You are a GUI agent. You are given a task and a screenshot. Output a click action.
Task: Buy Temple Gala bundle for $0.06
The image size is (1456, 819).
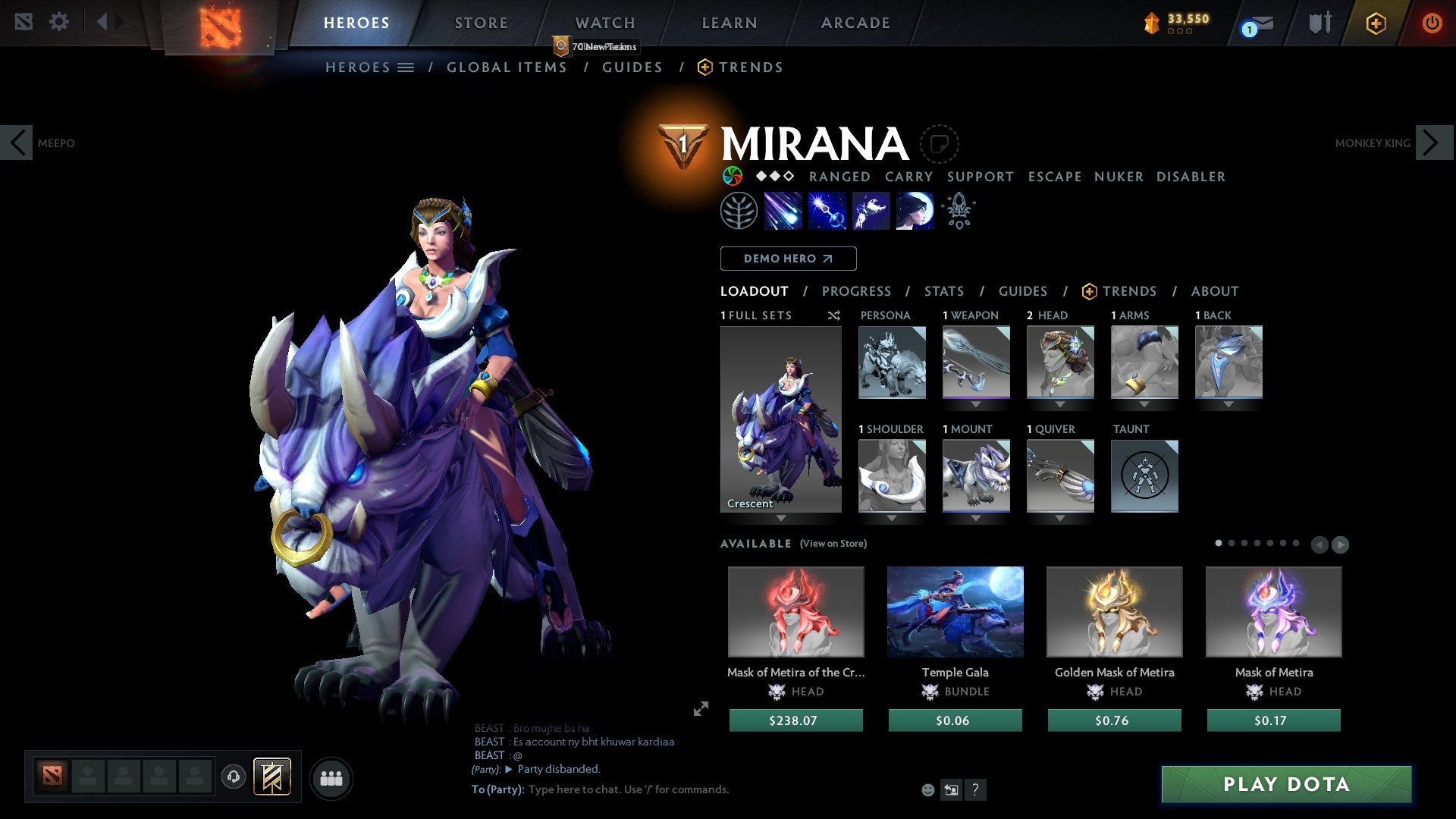pyautogui.click(x=955, y=720)
